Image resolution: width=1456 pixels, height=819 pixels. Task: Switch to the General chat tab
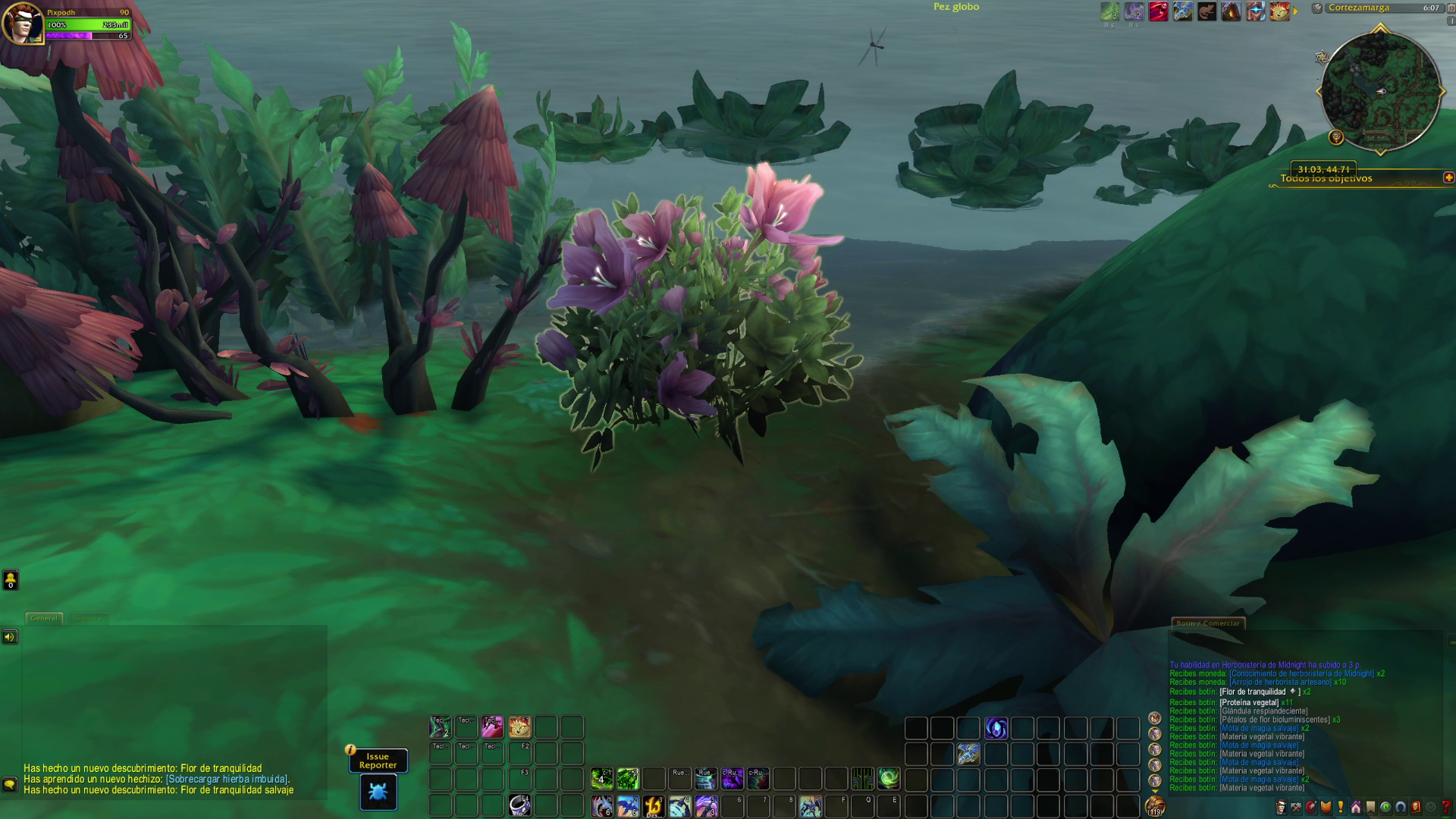(x=44, y=618)
